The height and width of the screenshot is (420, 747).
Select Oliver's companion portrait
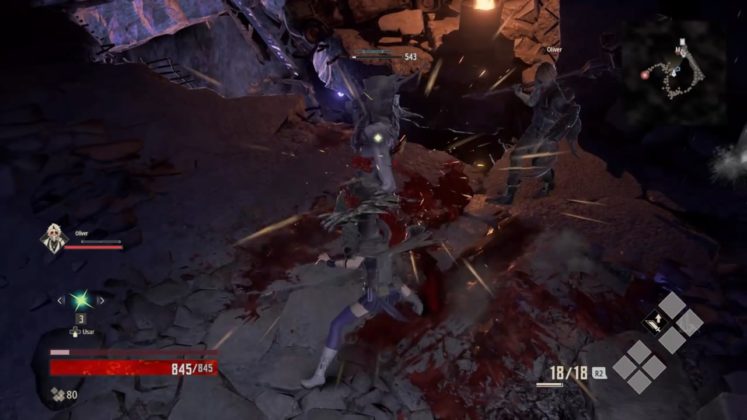(53, 238)
